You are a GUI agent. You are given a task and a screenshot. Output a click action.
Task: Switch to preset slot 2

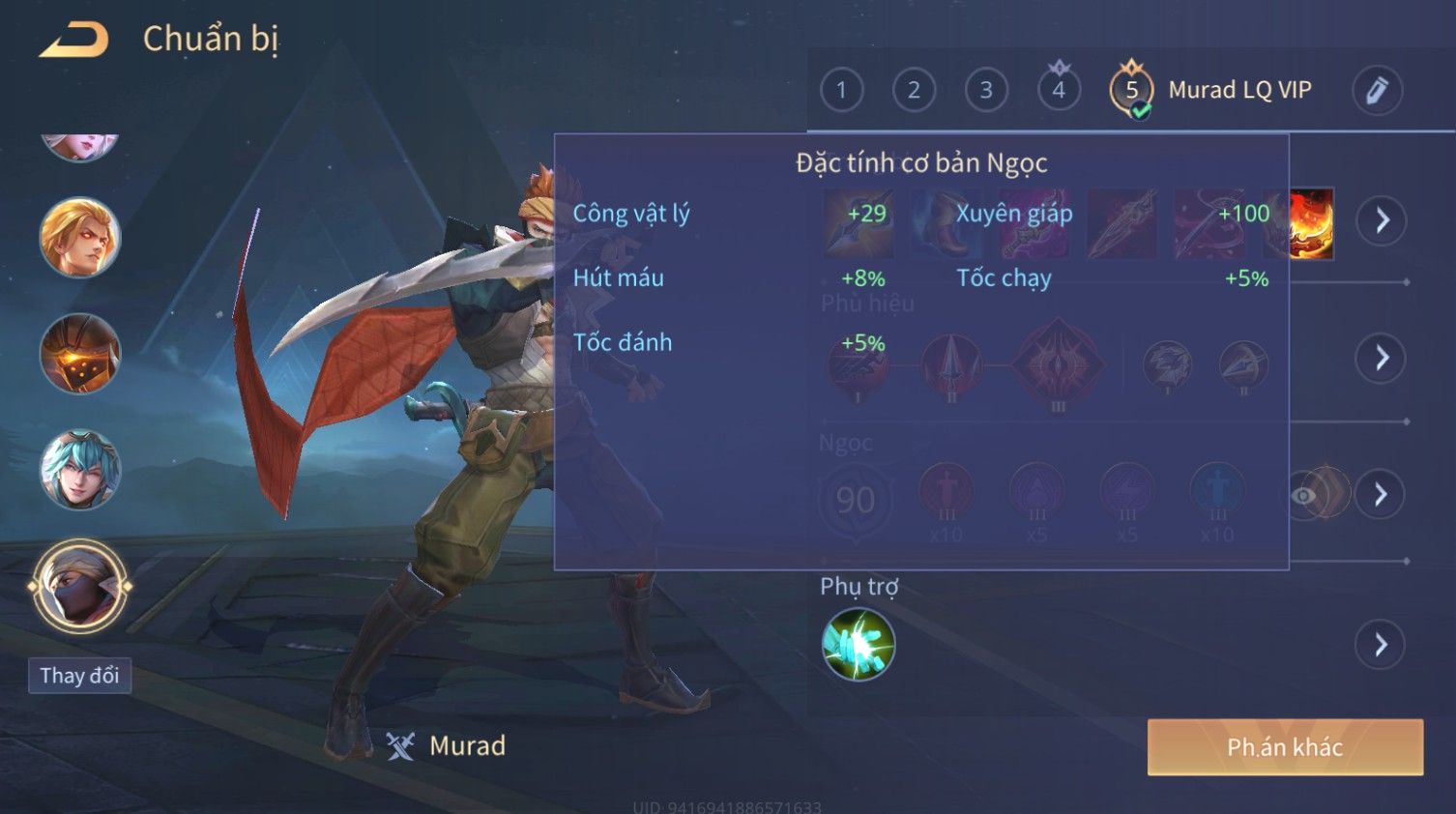pos(914,90)
